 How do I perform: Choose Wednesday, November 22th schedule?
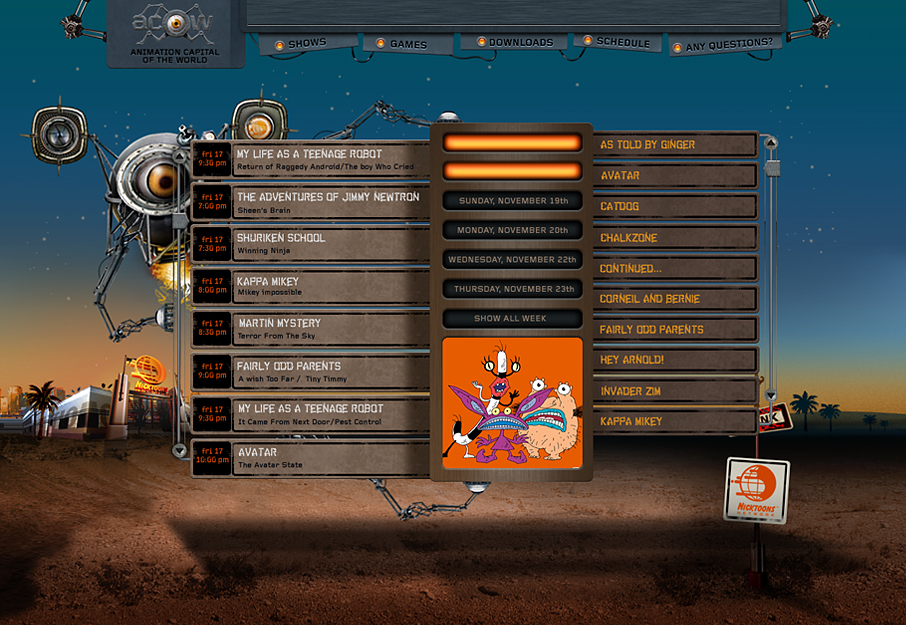512,259
